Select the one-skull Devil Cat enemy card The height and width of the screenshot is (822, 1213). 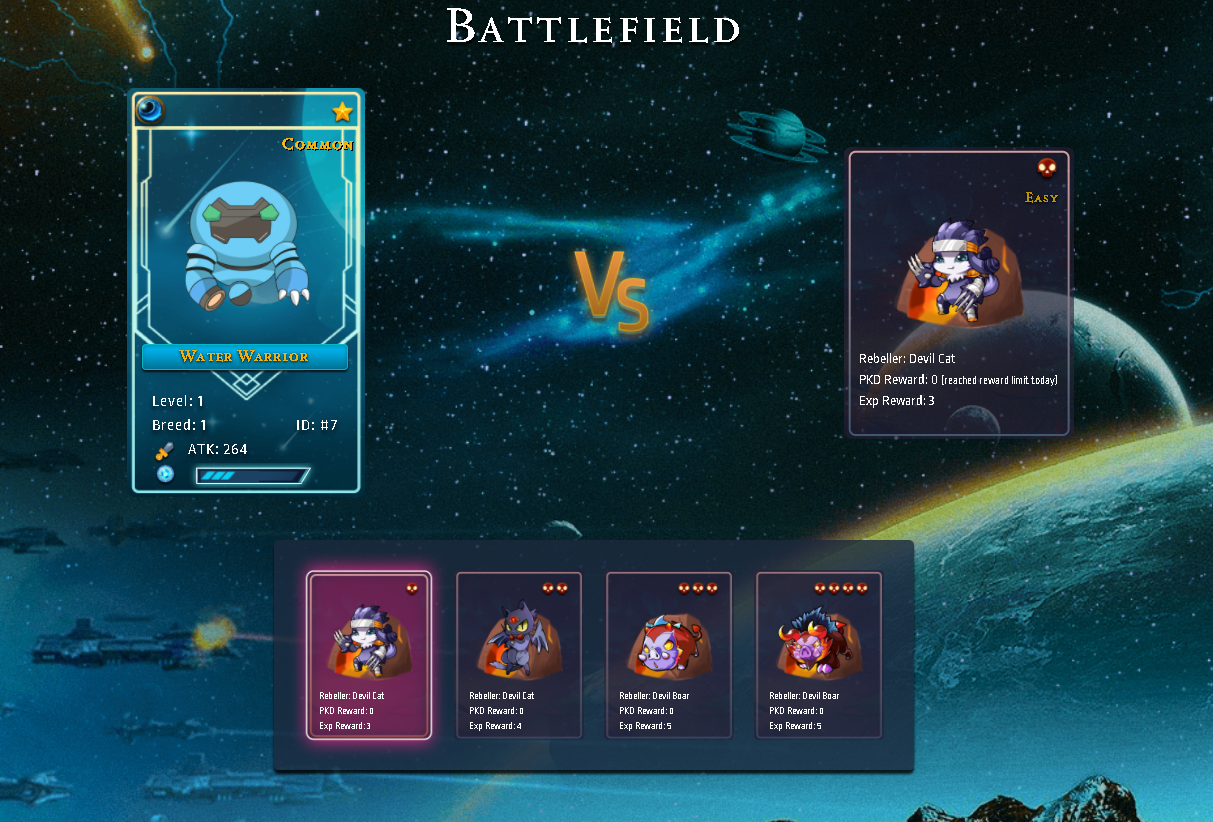click(x=369, y=655)
